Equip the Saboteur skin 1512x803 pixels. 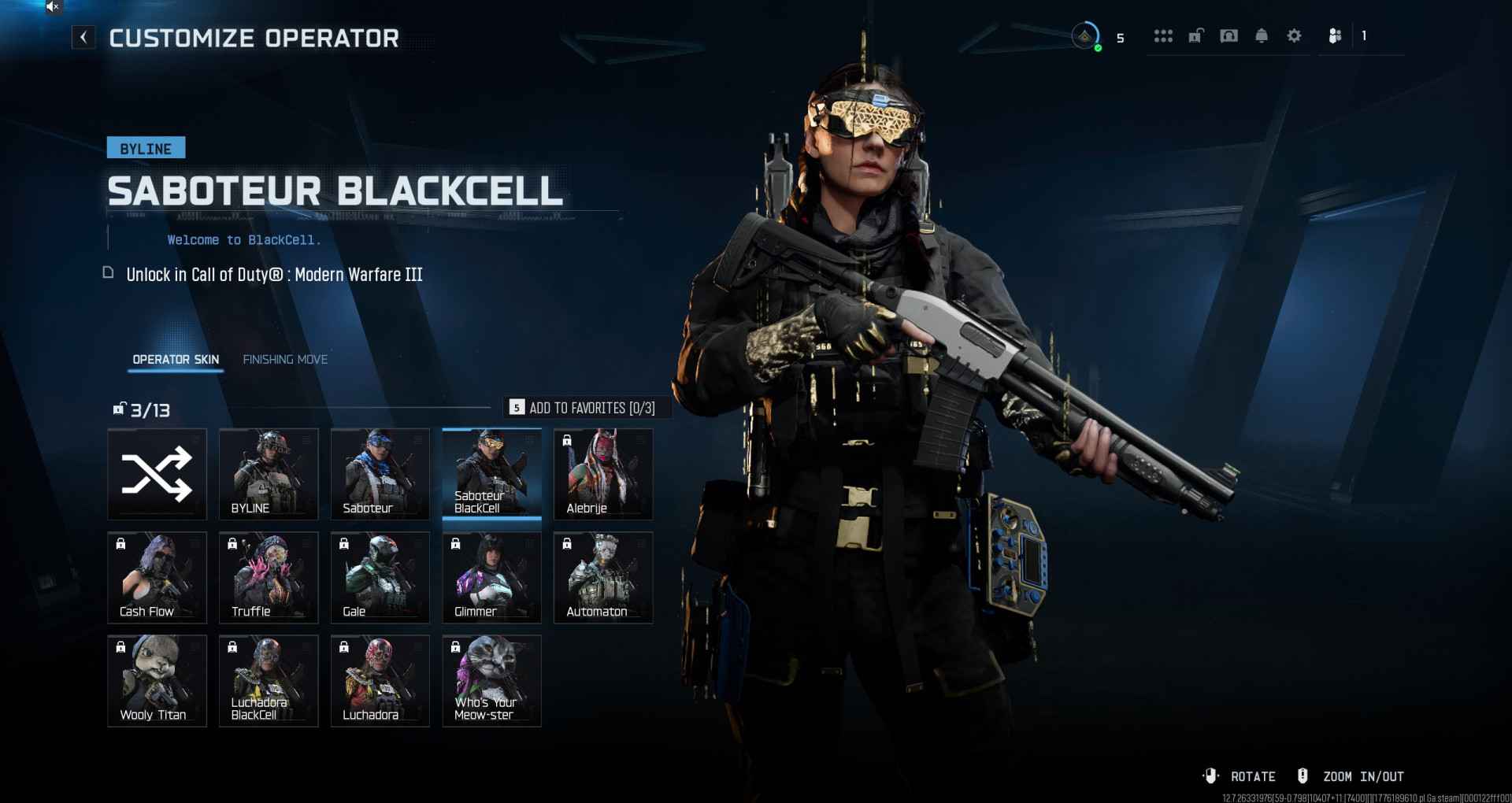coord(380,474)
